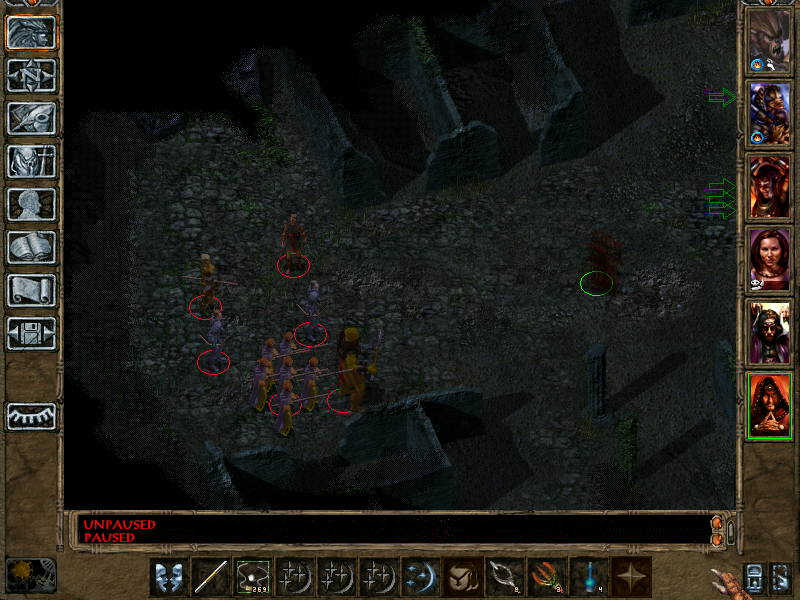Use the blue potion quick item
Viewport: 800px width, 600px height.
point(589,577)
